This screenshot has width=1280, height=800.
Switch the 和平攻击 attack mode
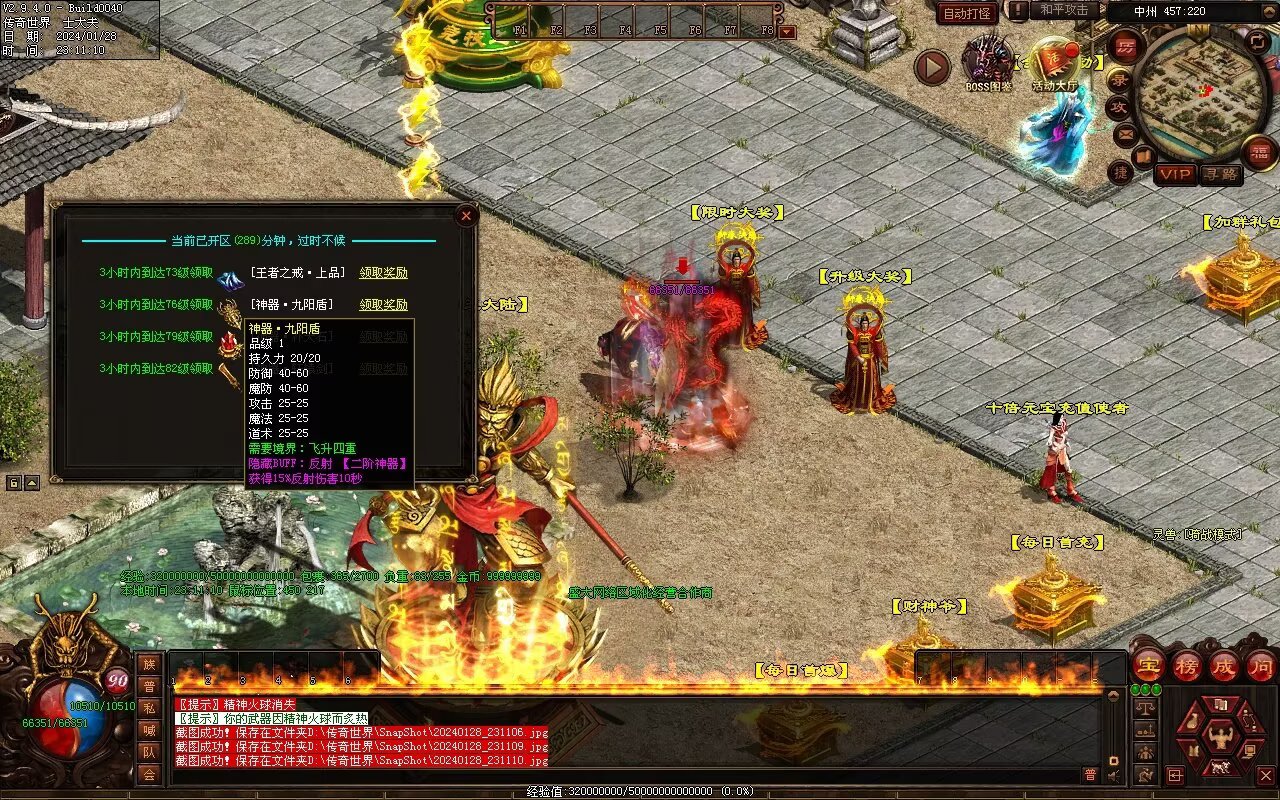(x=1064, y=10)
